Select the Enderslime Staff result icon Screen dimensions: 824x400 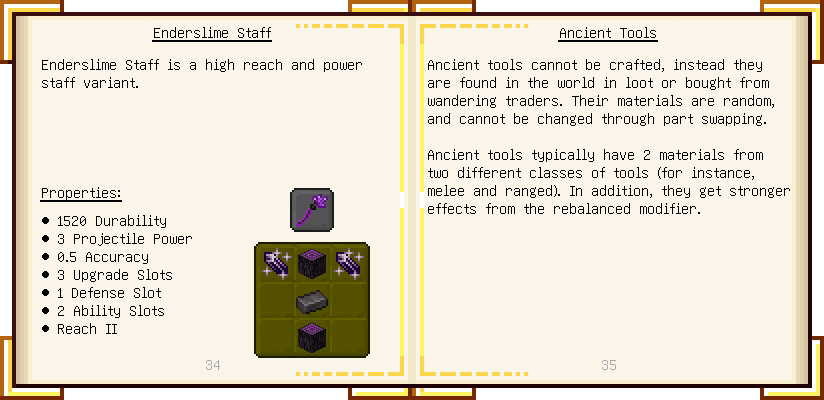pos(312,210)
